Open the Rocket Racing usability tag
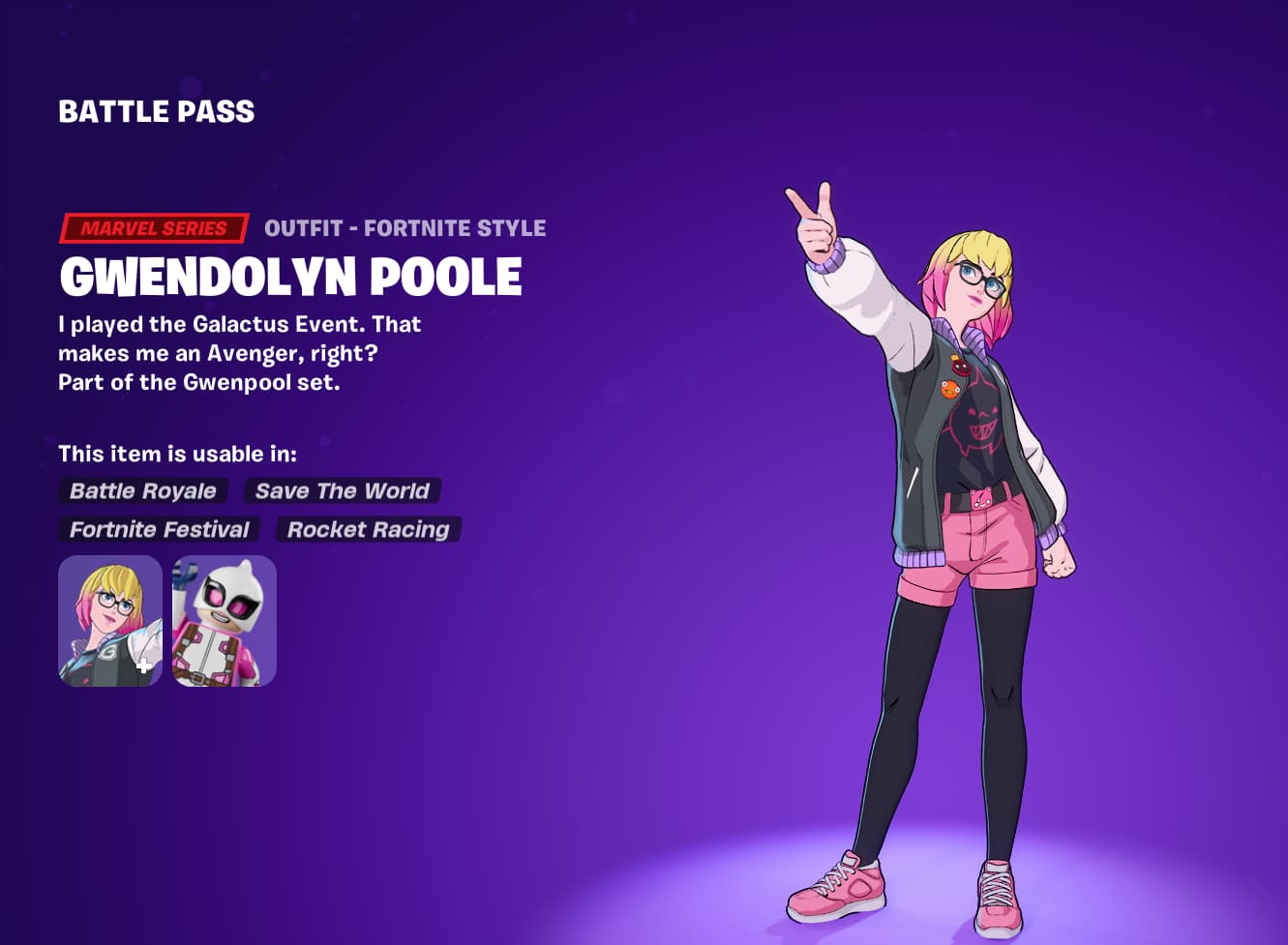Screen dimensions: 1288x945 [368, 529]
